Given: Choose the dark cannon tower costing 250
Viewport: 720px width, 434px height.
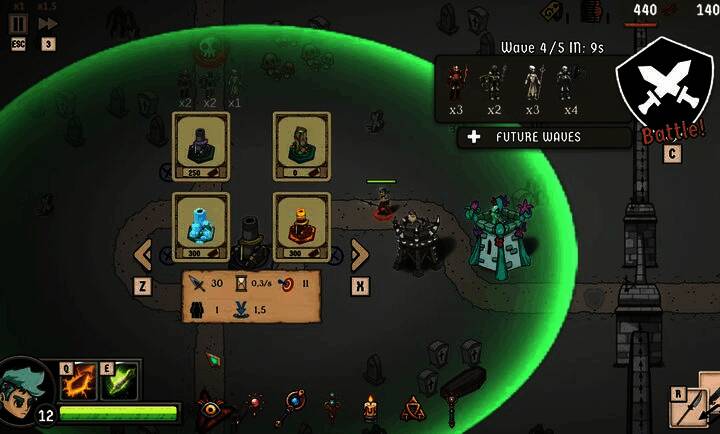Looking at the screenshot, I should [201, 146].
